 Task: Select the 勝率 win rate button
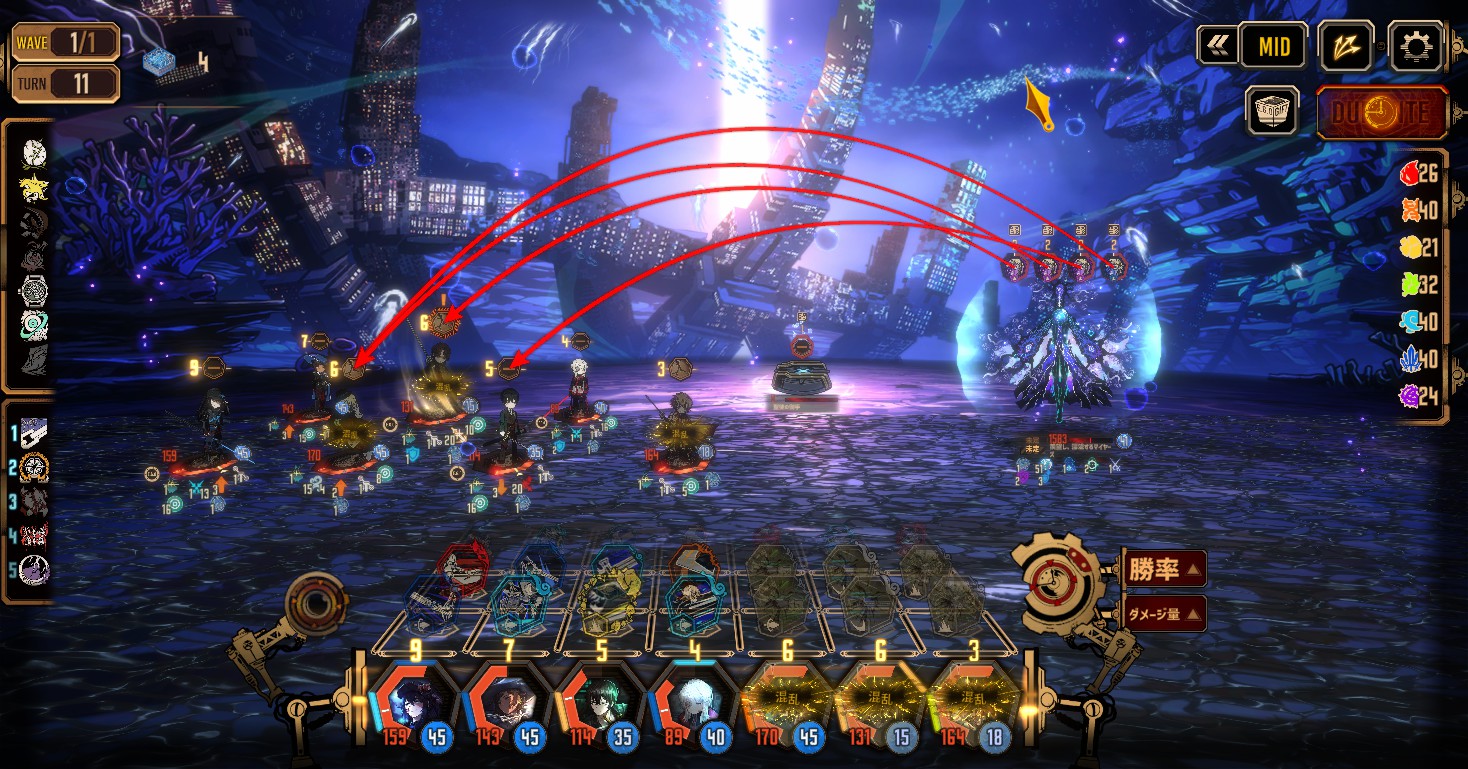coord(1165,569)
